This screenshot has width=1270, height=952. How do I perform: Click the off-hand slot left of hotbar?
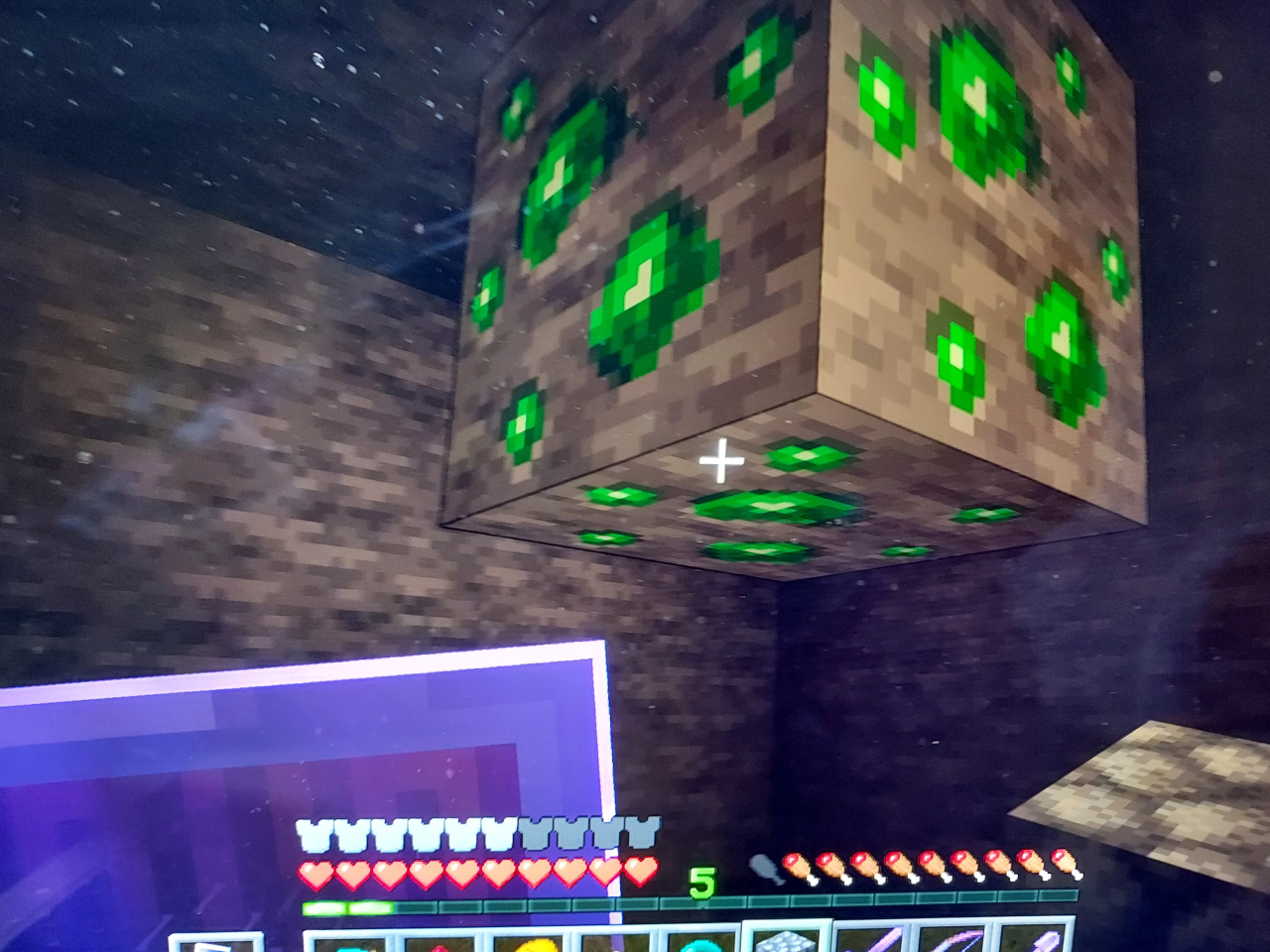coord(215,943)
